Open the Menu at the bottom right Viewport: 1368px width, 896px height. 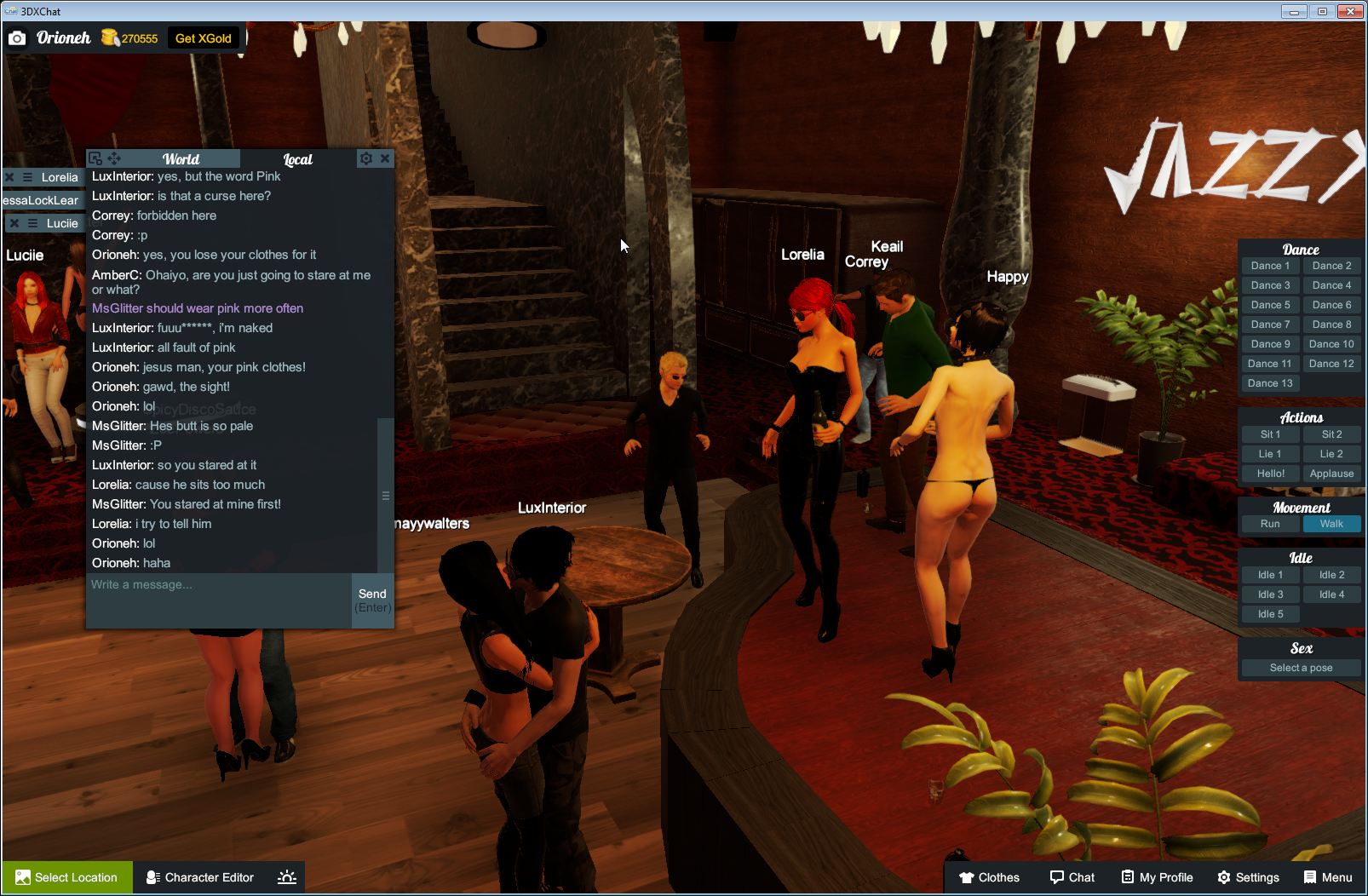(1327, 877)
